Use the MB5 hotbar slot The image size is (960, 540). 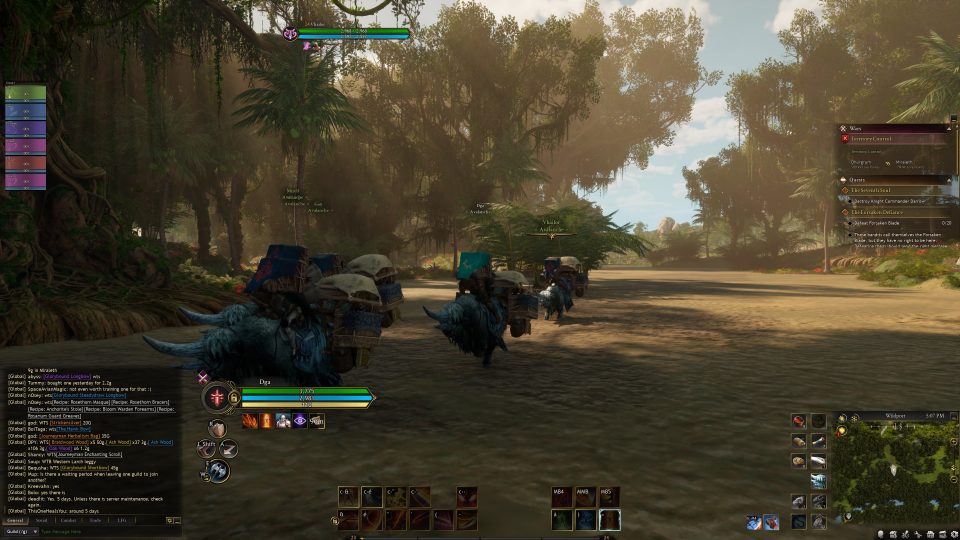click(609, 497)
